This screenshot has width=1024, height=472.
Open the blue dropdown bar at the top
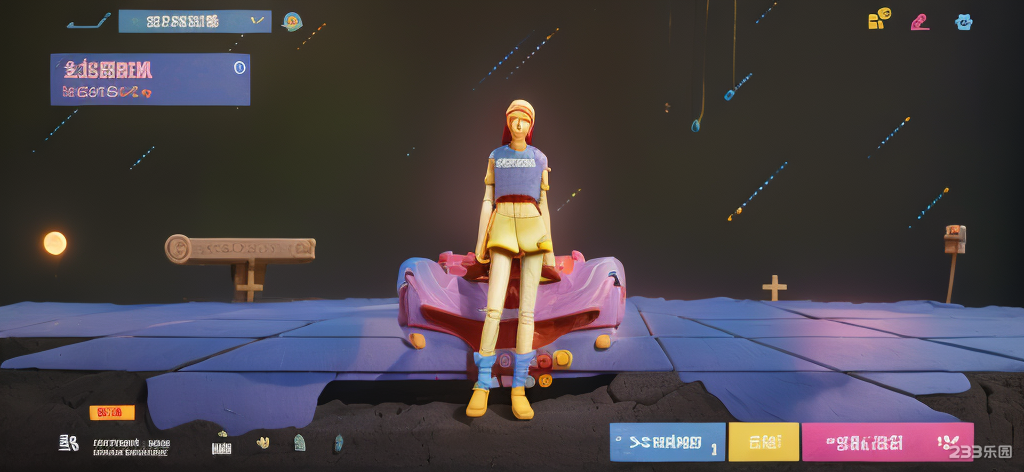coord(194,21)
